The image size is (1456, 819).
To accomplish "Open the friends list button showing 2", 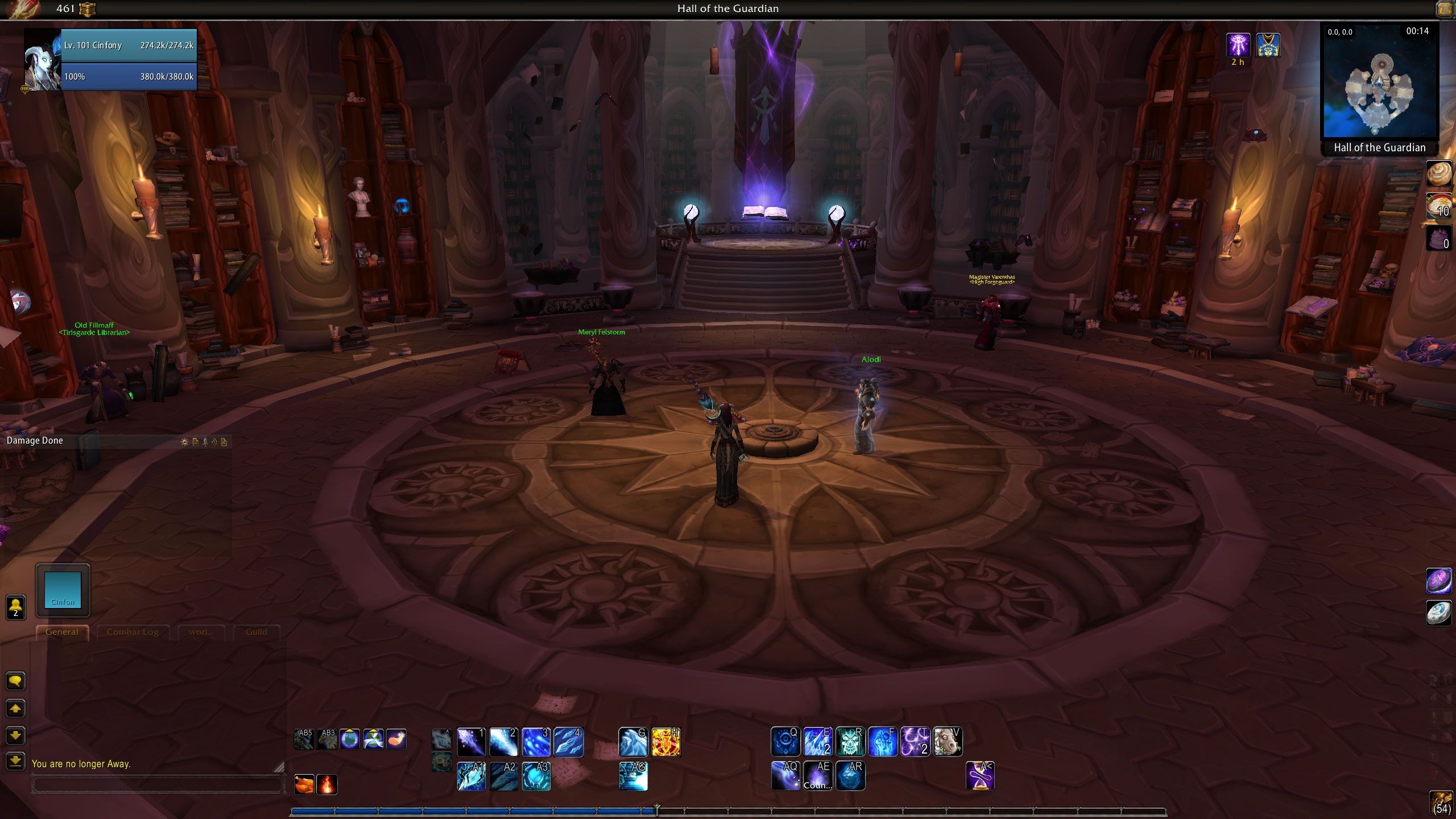I will (15, 607).
